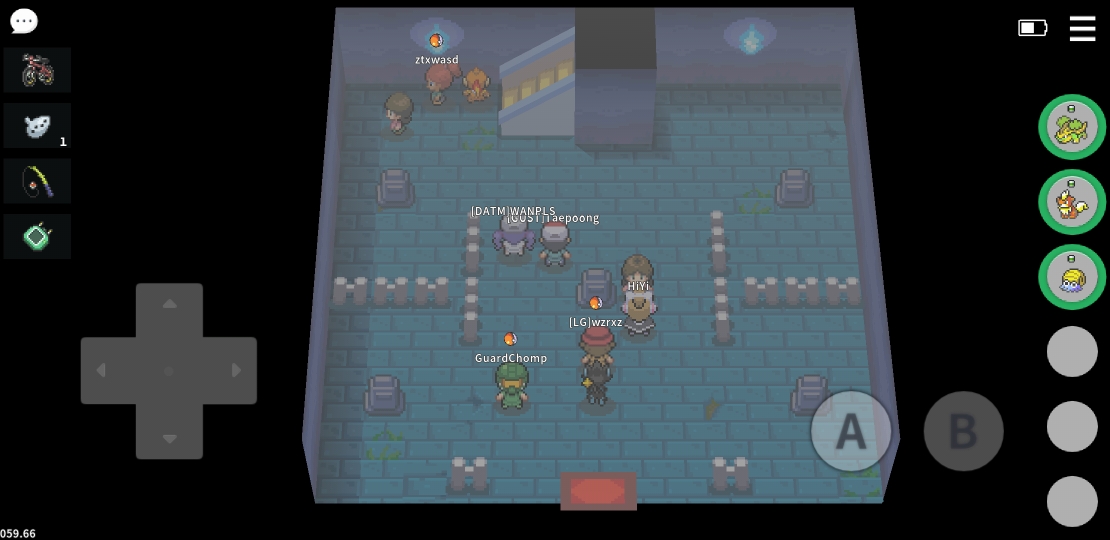
Task: Tap the D-pad left arrow
Action: (101, 371)
